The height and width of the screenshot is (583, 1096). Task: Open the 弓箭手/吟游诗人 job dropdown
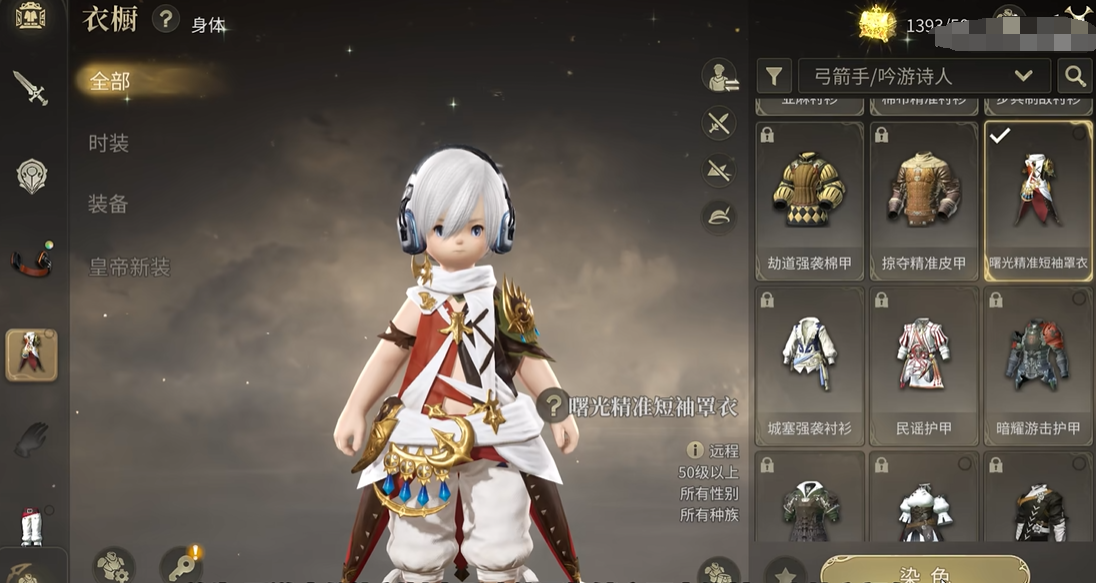click(x=923, y=76)
